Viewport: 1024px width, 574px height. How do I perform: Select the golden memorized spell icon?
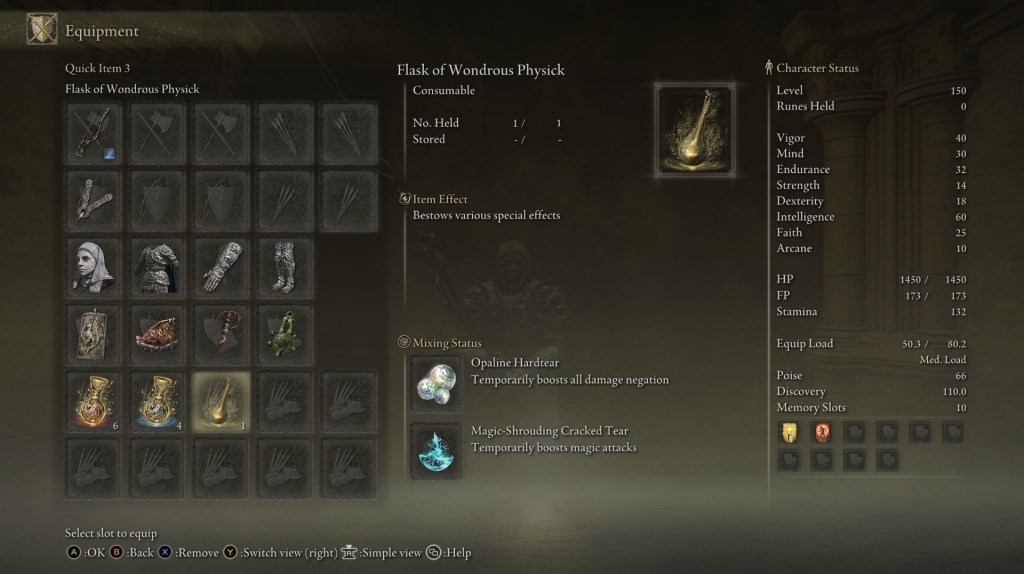789,432
